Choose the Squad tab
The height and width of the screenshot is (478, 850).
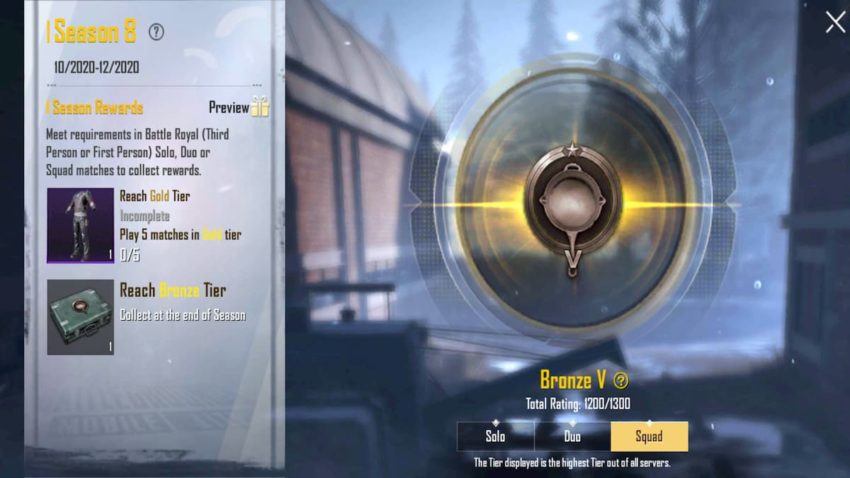649,436
